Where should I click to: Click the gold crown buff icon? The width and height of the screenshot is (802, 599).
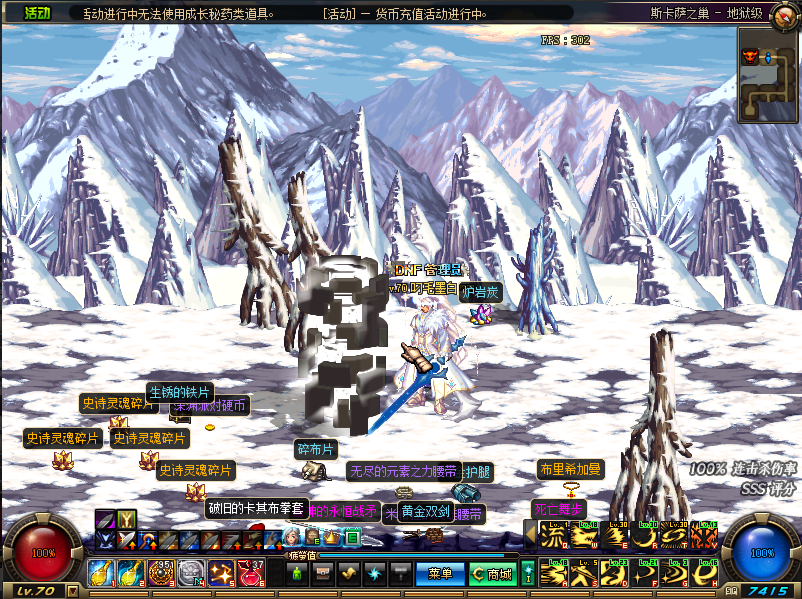[x=332, y=538]
